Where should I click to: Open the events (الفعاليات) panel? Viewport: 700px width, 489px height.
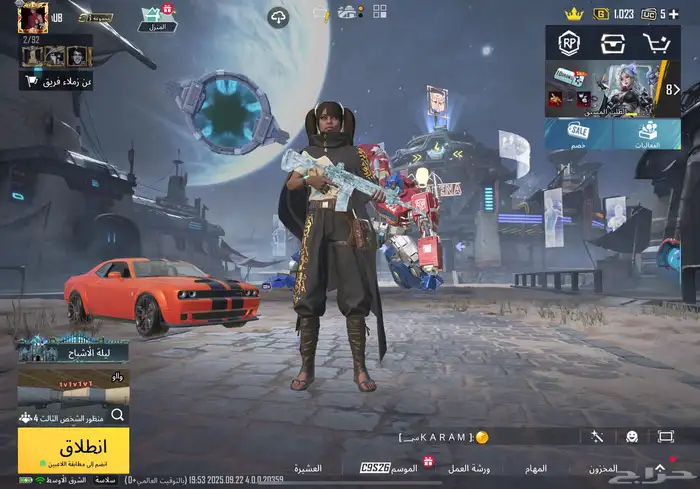coord(647,135)
